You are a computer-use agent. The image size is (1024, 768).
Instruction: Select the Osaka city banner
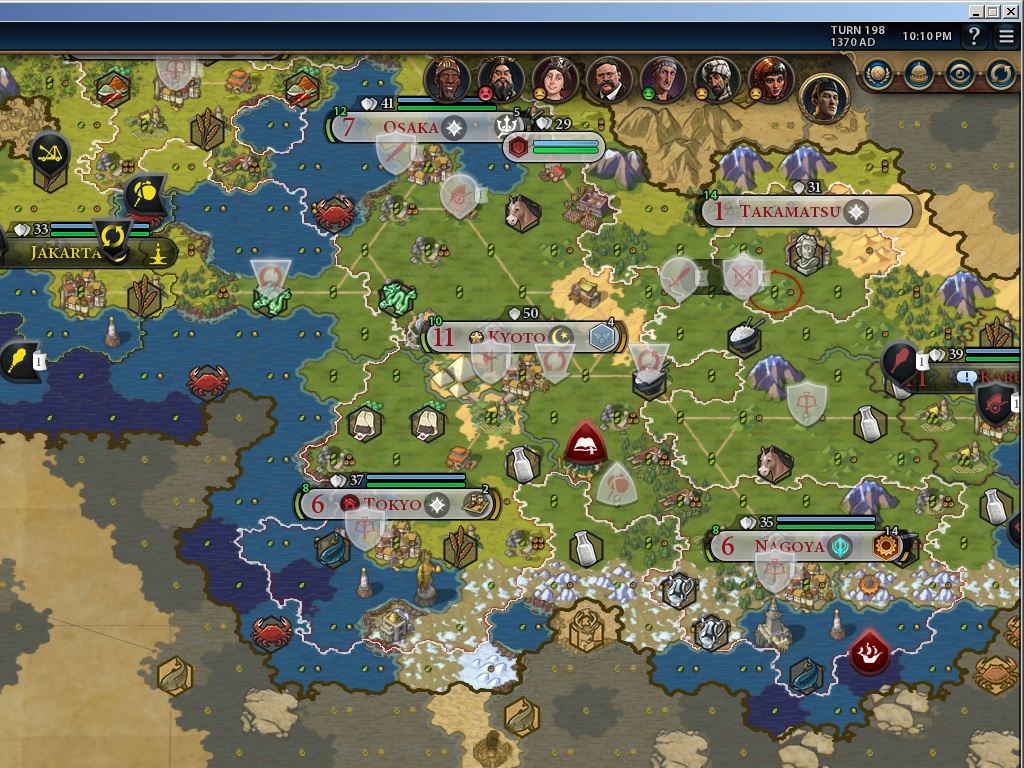coord(410,128)
